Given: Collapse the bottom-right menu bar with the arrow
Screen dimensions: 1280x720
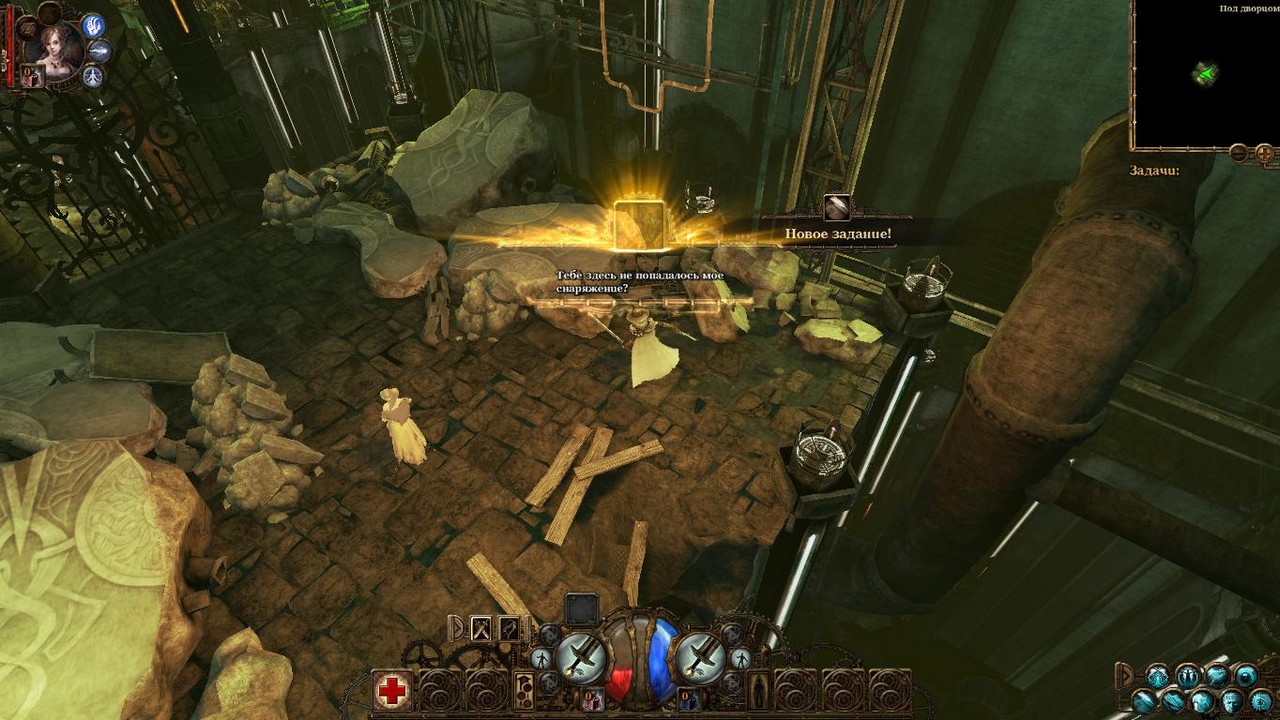Looking at the screenshot, I should [1125, 674].
